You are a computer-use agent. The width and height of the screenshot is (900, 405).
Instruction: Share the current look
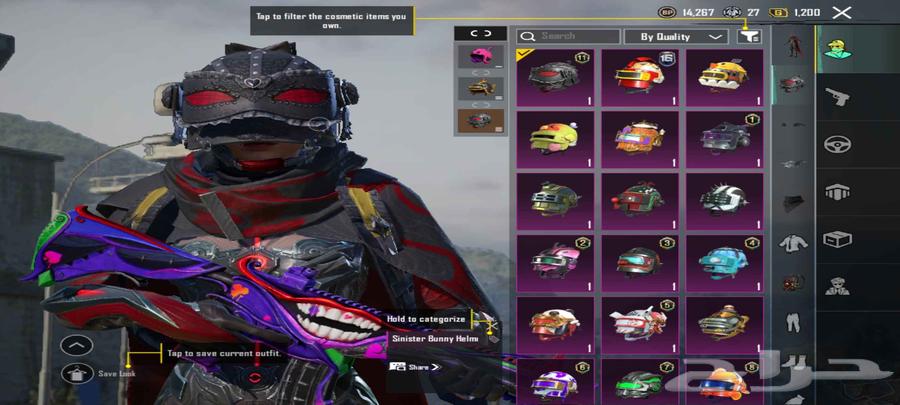[415, 367]
